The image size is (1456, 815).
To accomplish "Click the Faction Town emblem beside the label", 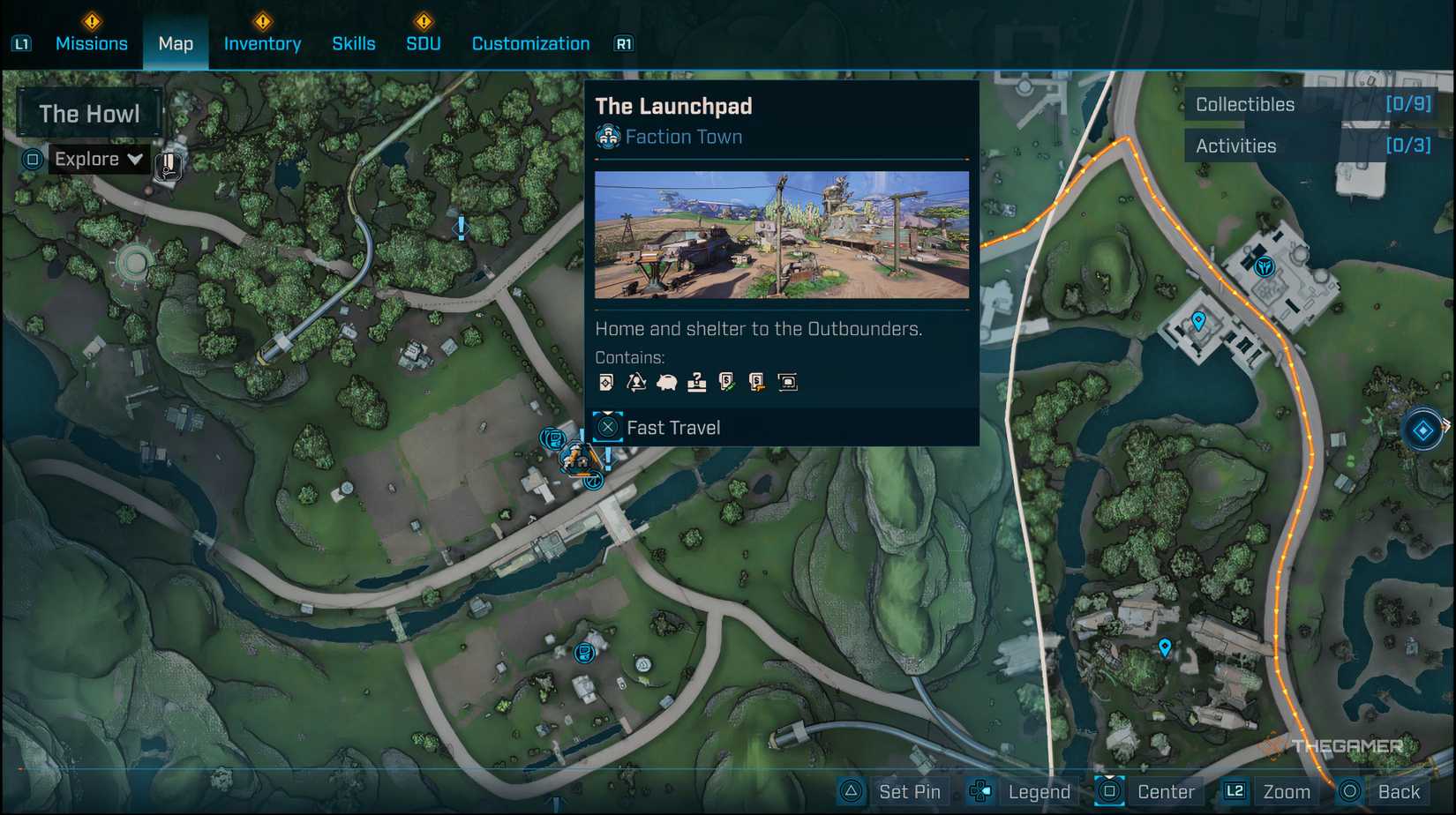I will [x=607, y=137].
